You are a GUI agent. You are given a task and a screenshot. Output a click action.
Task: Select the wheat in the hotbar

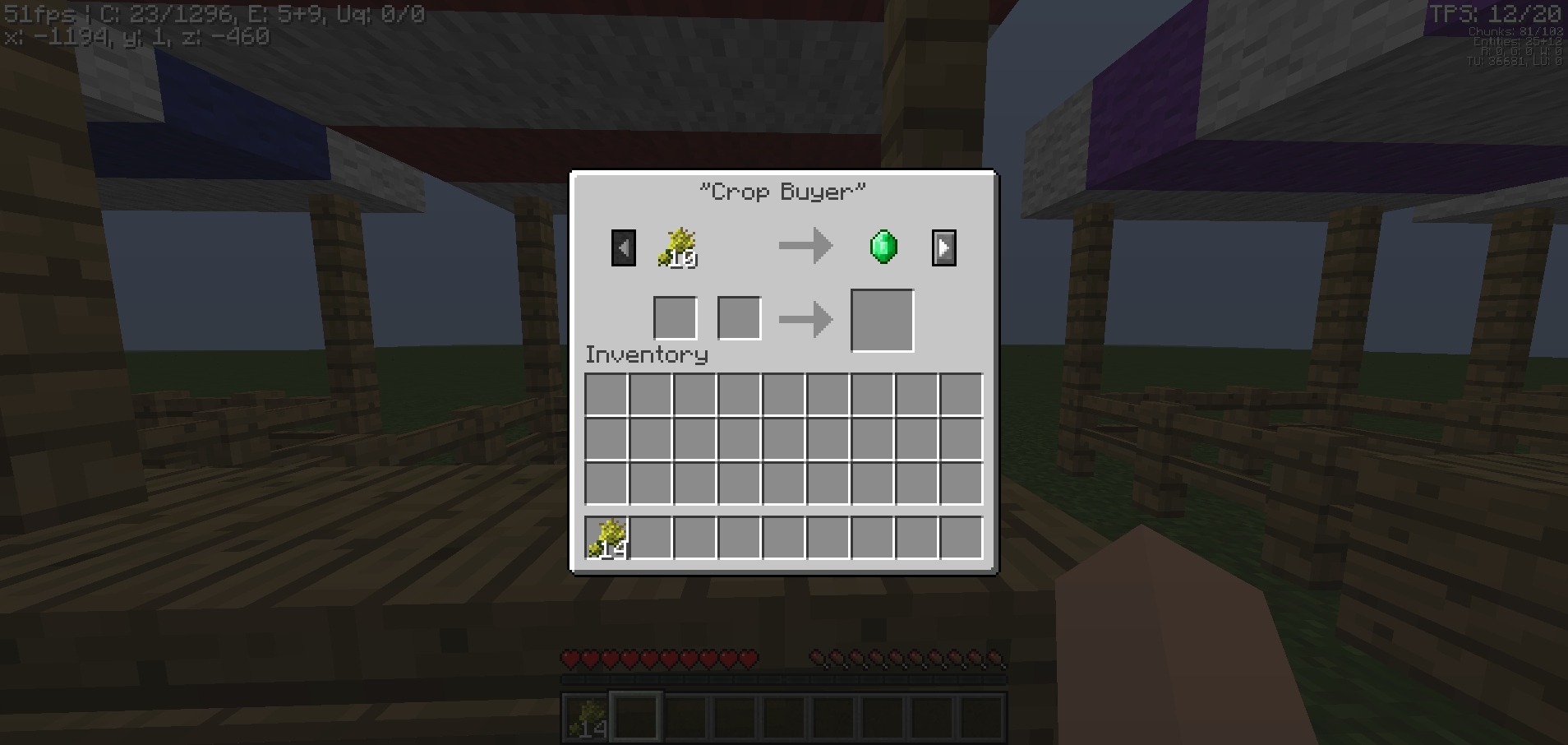point(587,715)
